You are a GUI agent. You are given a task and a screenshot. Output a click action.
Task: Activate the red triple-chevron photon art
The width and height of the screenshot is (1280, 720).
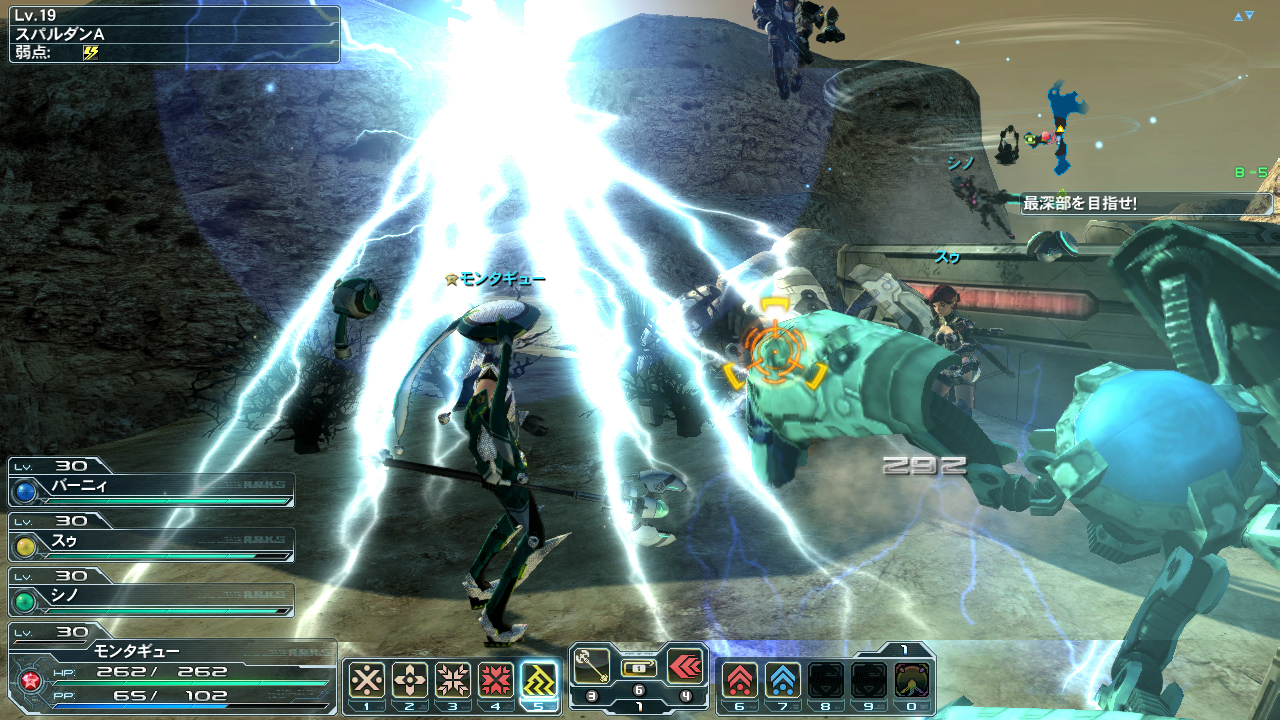tap(685, 665)
